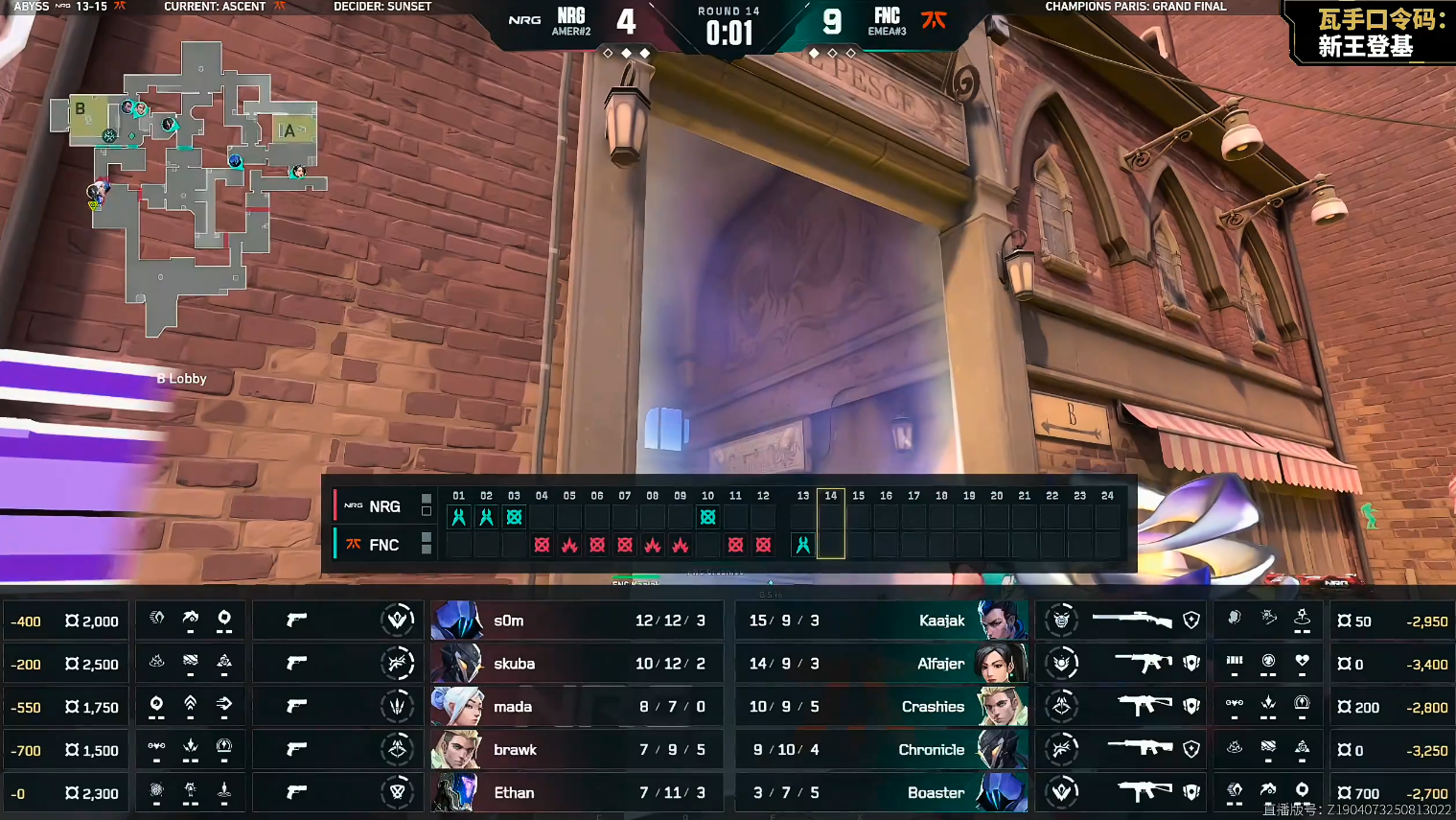Select s0m's player row
Screen dimensions: 1456x820
pos(575,621)
